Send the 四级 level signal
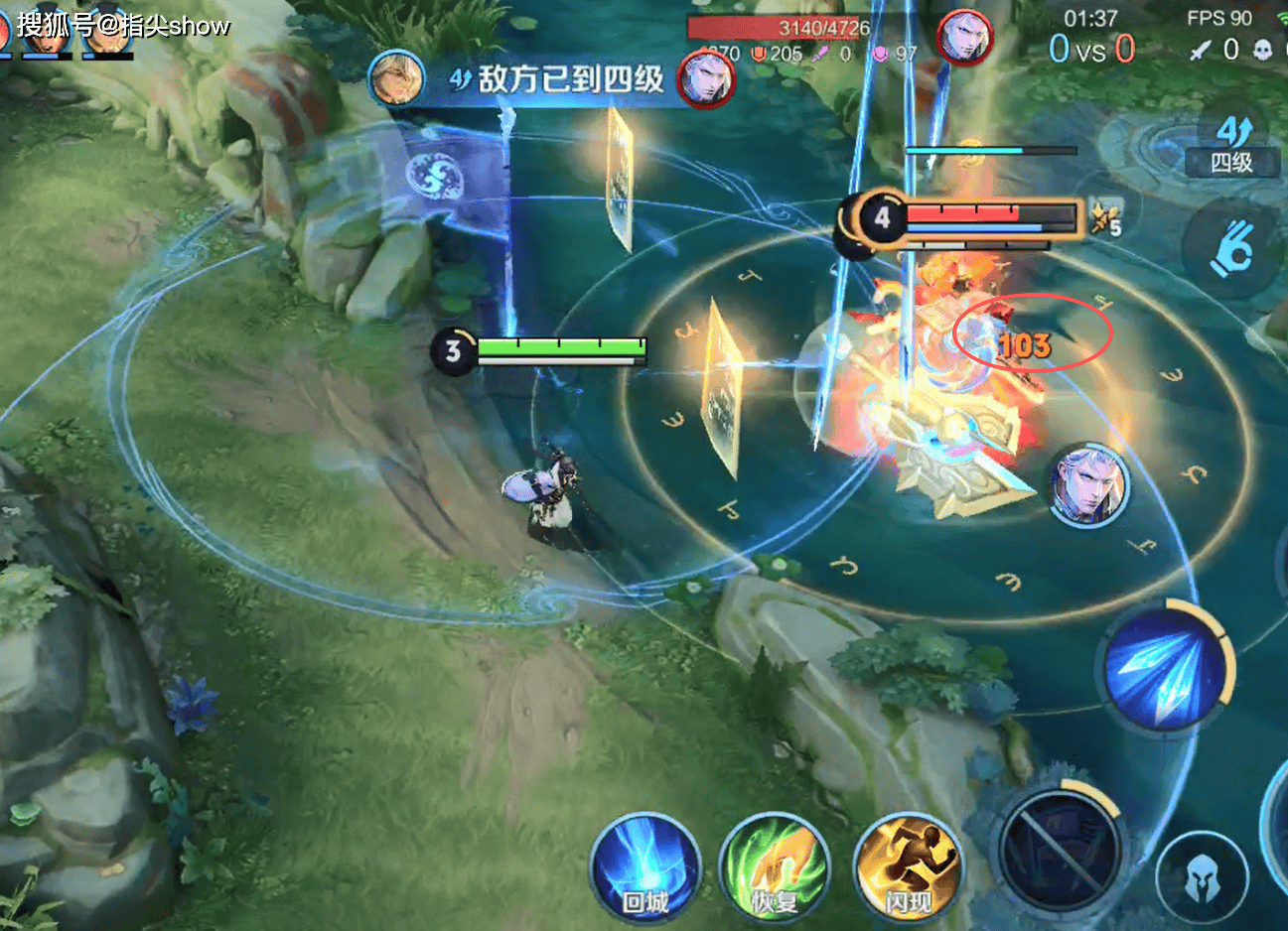 tap(1231, 144)
